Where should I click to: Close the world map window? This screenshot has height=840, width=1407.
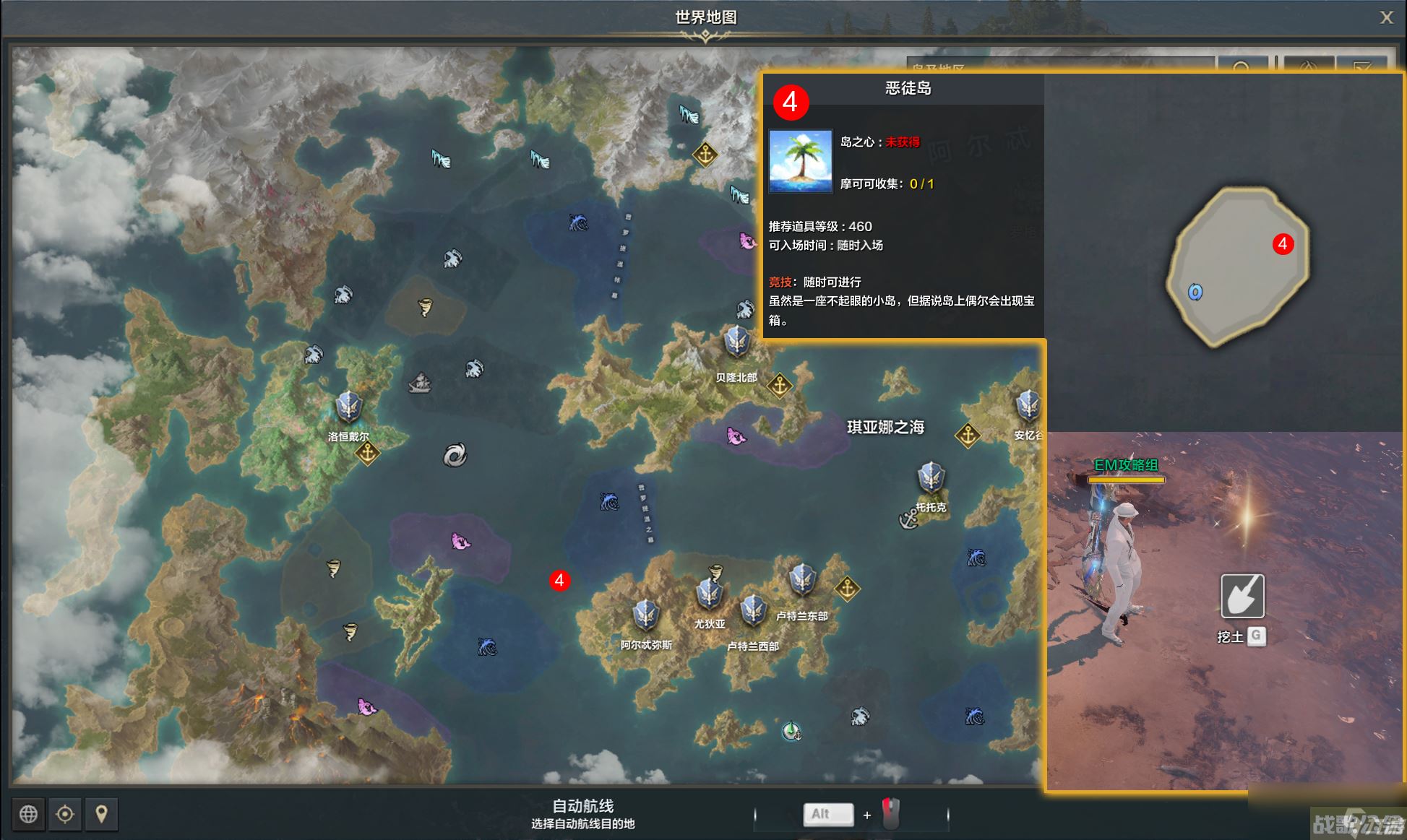[1385, 17]
